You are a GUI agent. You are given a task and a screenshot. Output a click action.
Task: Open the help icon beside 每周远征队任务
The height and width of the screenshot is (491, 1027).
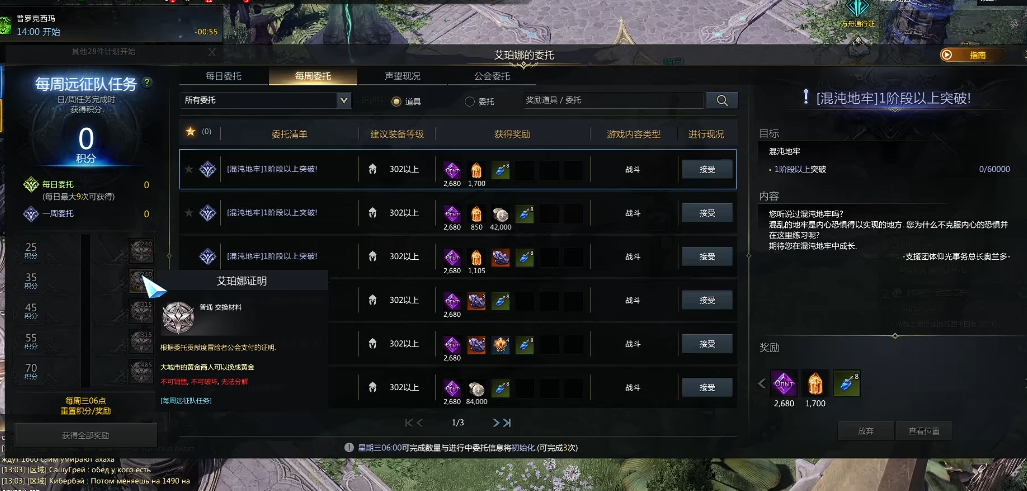pyautogui.click(x=147, y=83)
